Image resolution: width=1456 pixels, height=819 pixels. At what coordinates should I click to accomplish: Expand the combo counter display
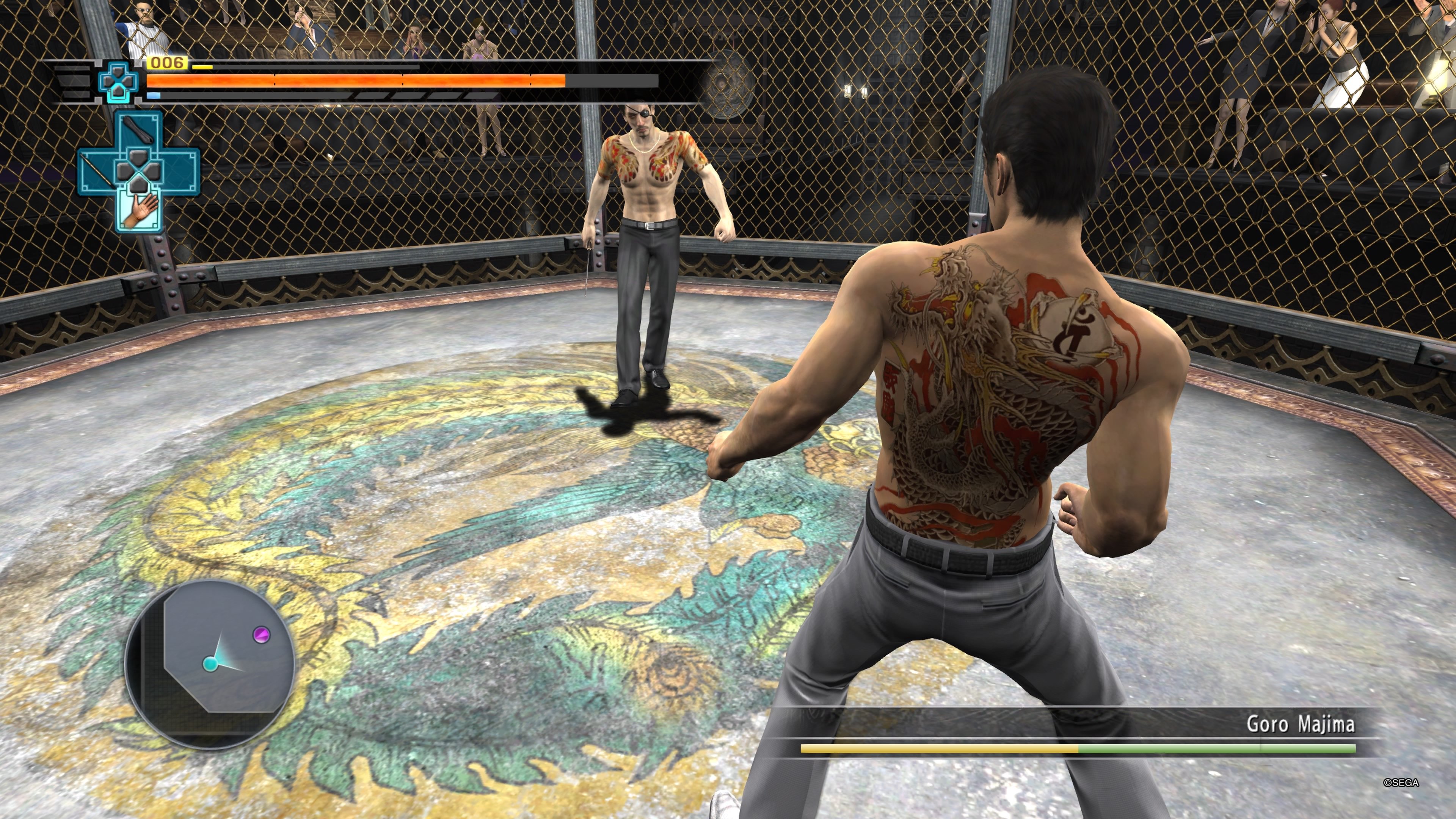(167, 63)
